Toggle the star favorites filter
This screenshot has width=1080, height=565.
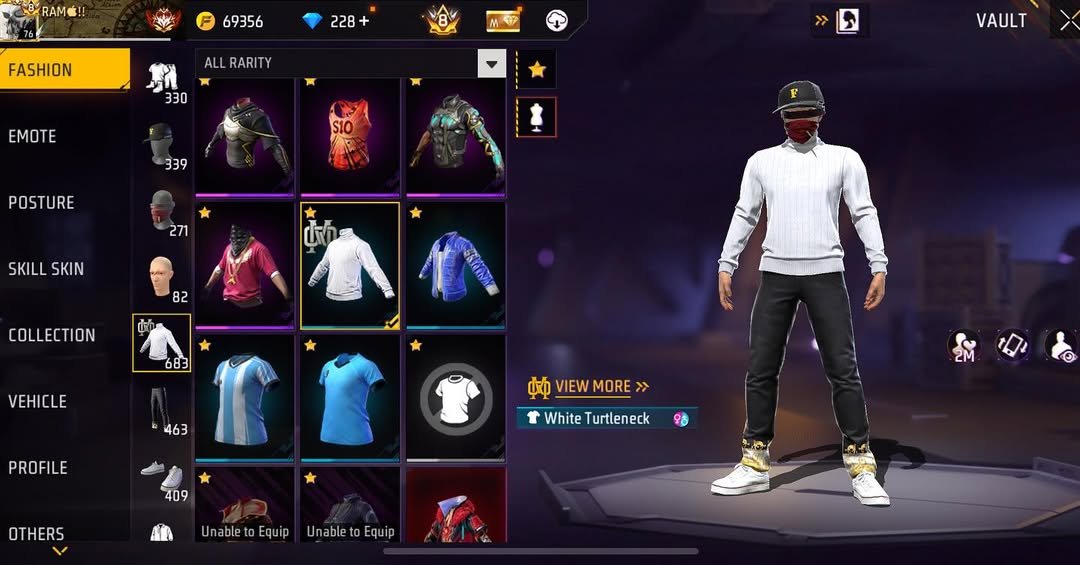point(537,69)
